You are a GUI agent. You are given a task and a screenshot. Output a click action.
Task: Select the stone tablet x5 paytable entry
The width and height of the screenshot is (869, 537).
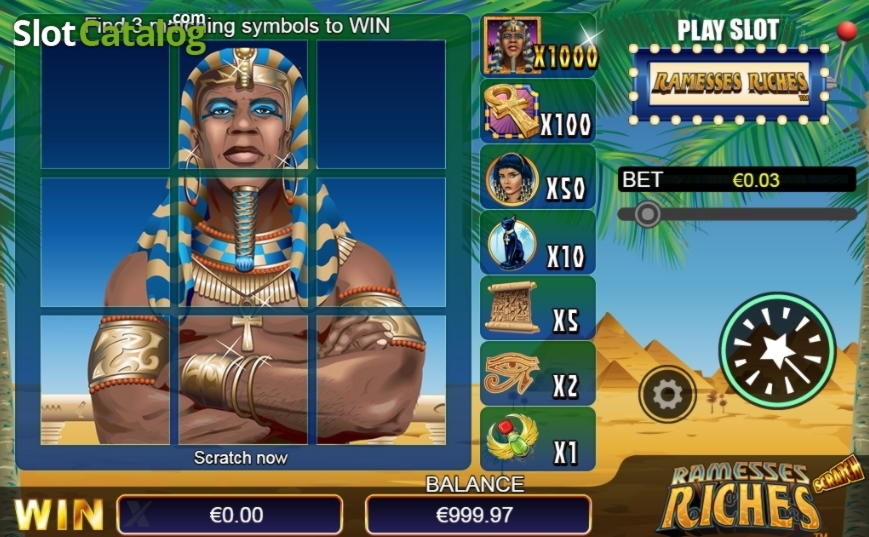tap(538, 309)
